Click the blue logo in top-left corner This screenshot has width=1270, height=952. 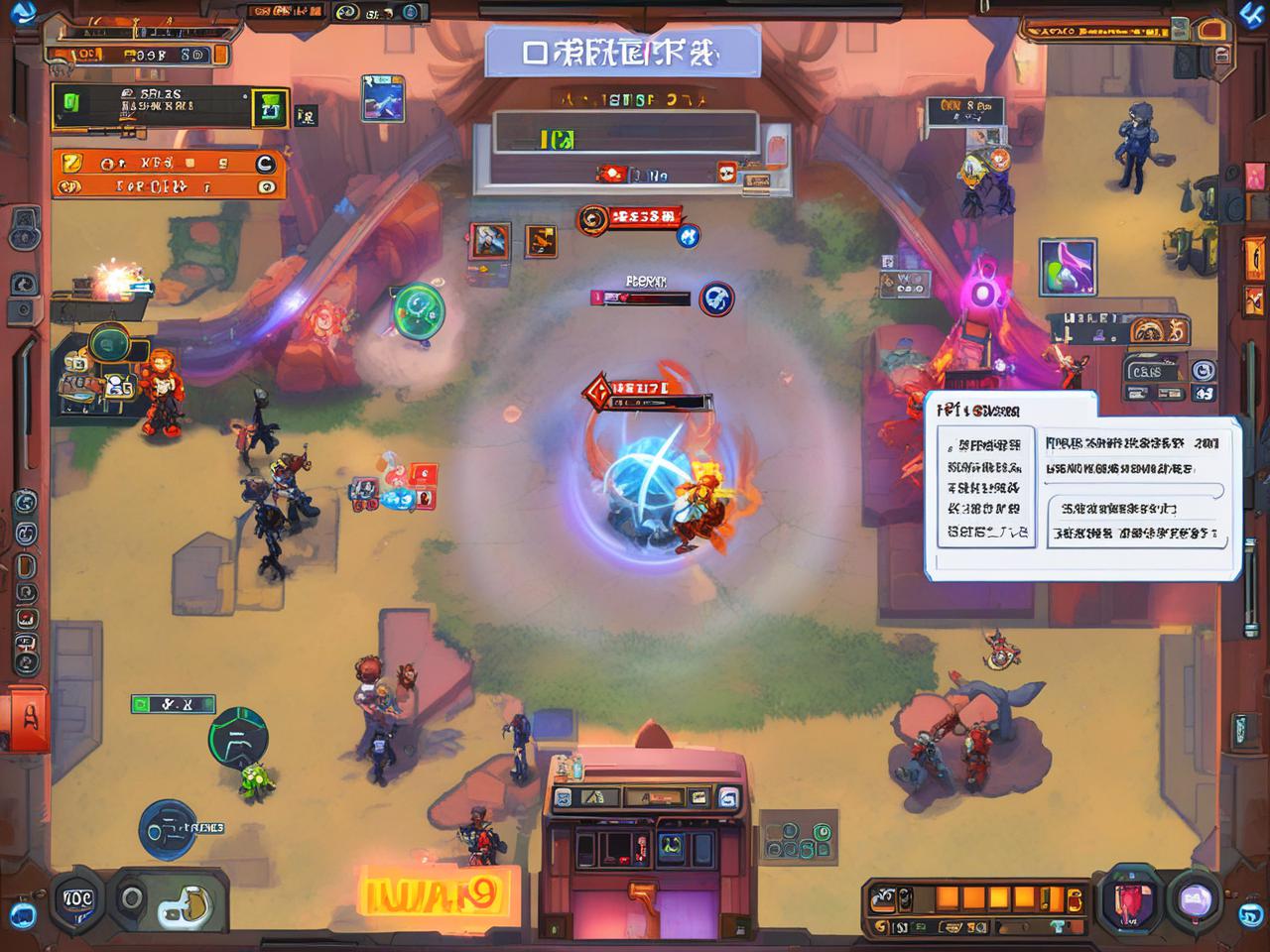click(22, 12)
